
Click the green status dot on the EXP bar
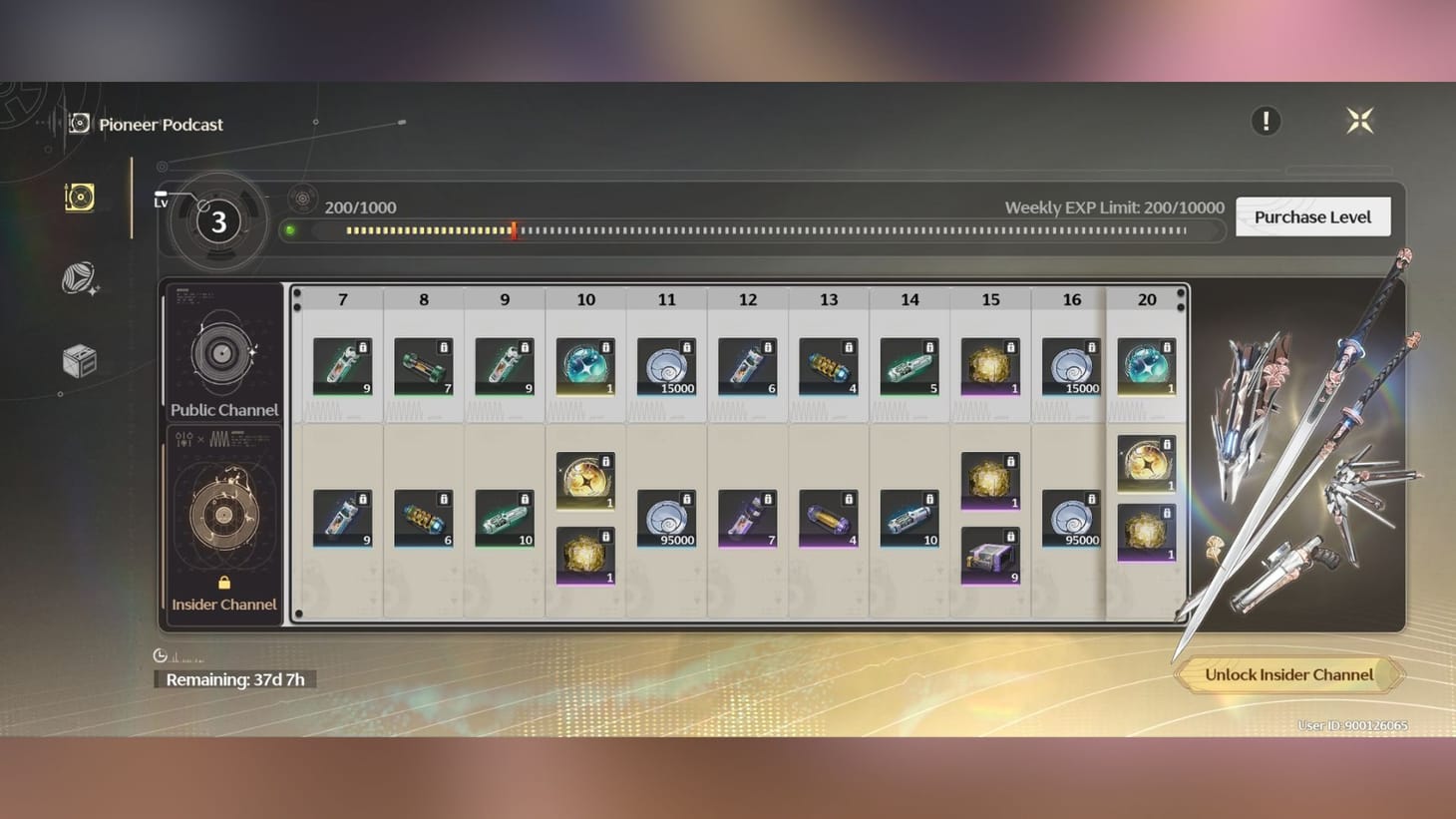[290, 230]
